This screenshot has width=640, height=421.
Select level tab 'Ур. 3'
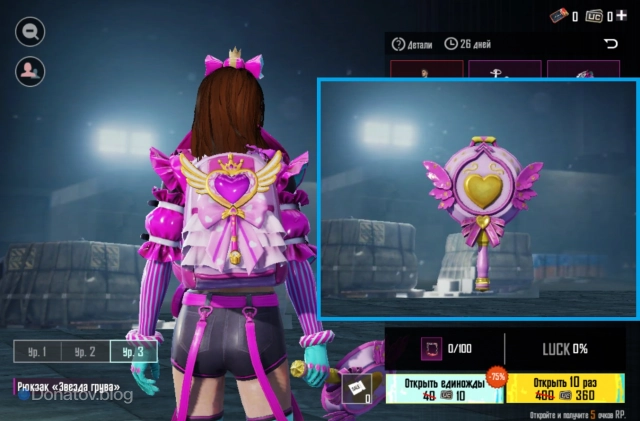(x=133, y=351)
